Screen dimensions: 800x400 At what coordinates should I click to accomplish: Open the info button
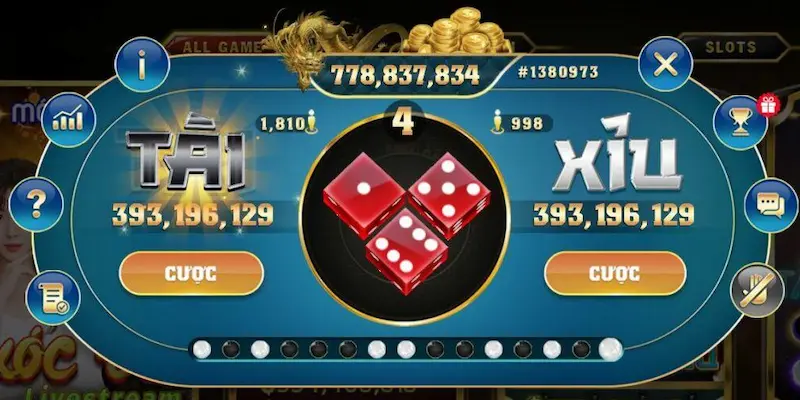click(x=142, y=65)
